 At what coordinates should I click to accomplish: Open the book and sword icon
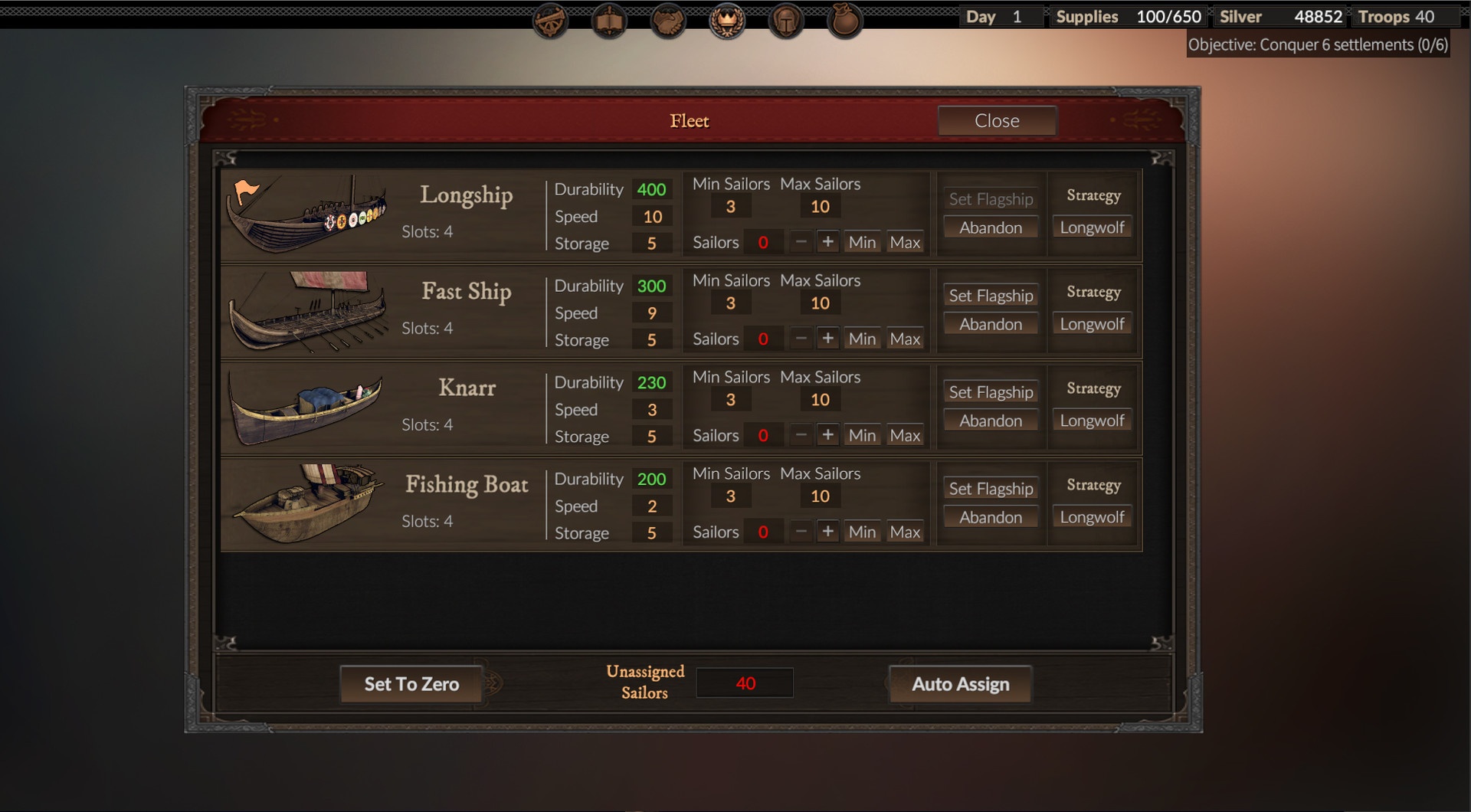pos(609,21)
